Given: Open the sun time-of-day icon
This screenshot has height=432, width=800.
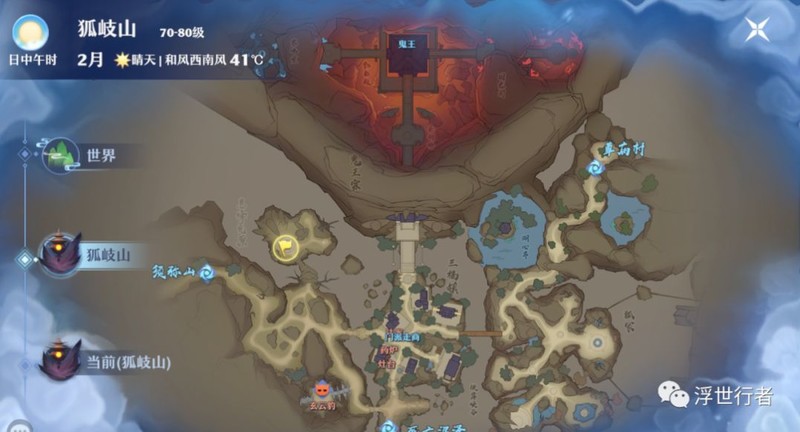Looking at the screenshot, I should [32, 32].
